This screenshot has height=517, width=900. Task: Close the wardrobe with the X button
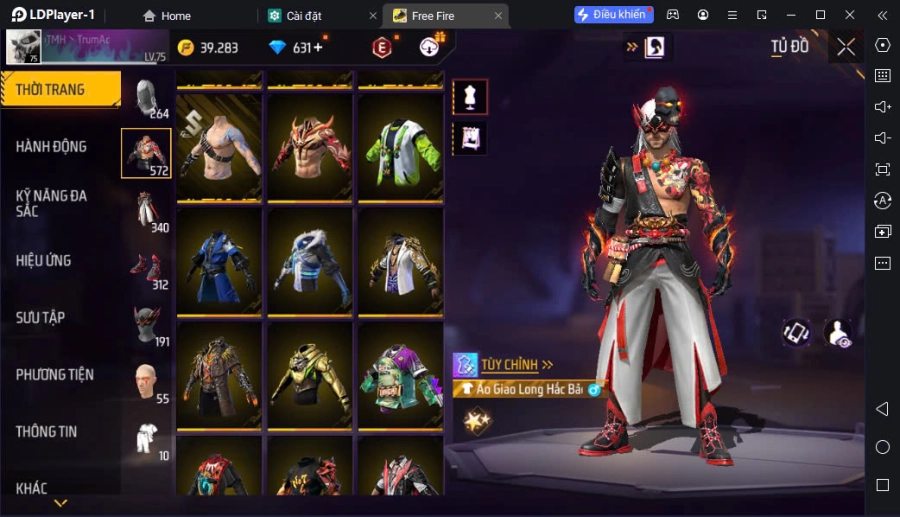coord(846,47)
